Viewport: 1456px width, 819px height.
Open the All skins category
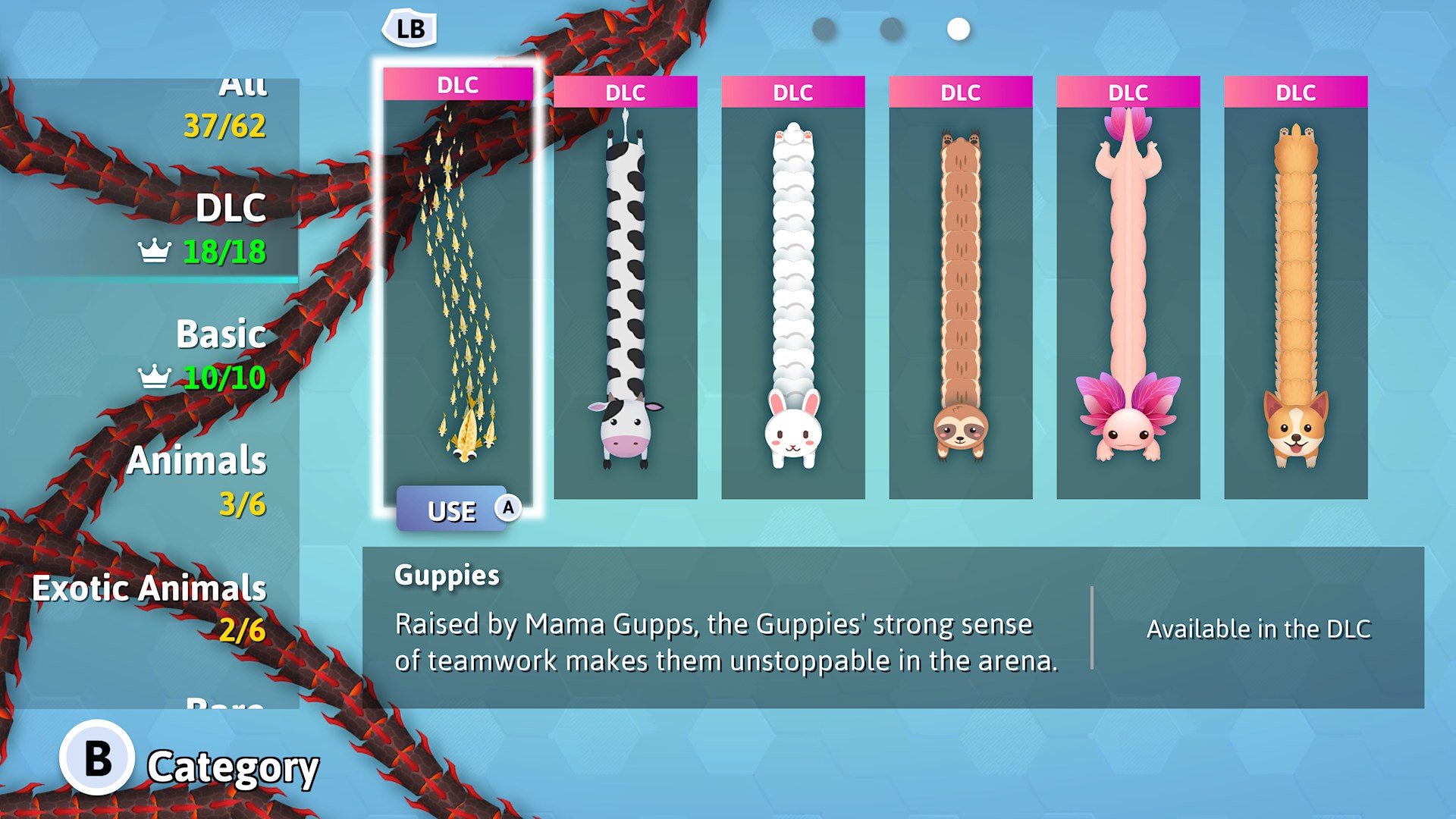tap(243, 87)
